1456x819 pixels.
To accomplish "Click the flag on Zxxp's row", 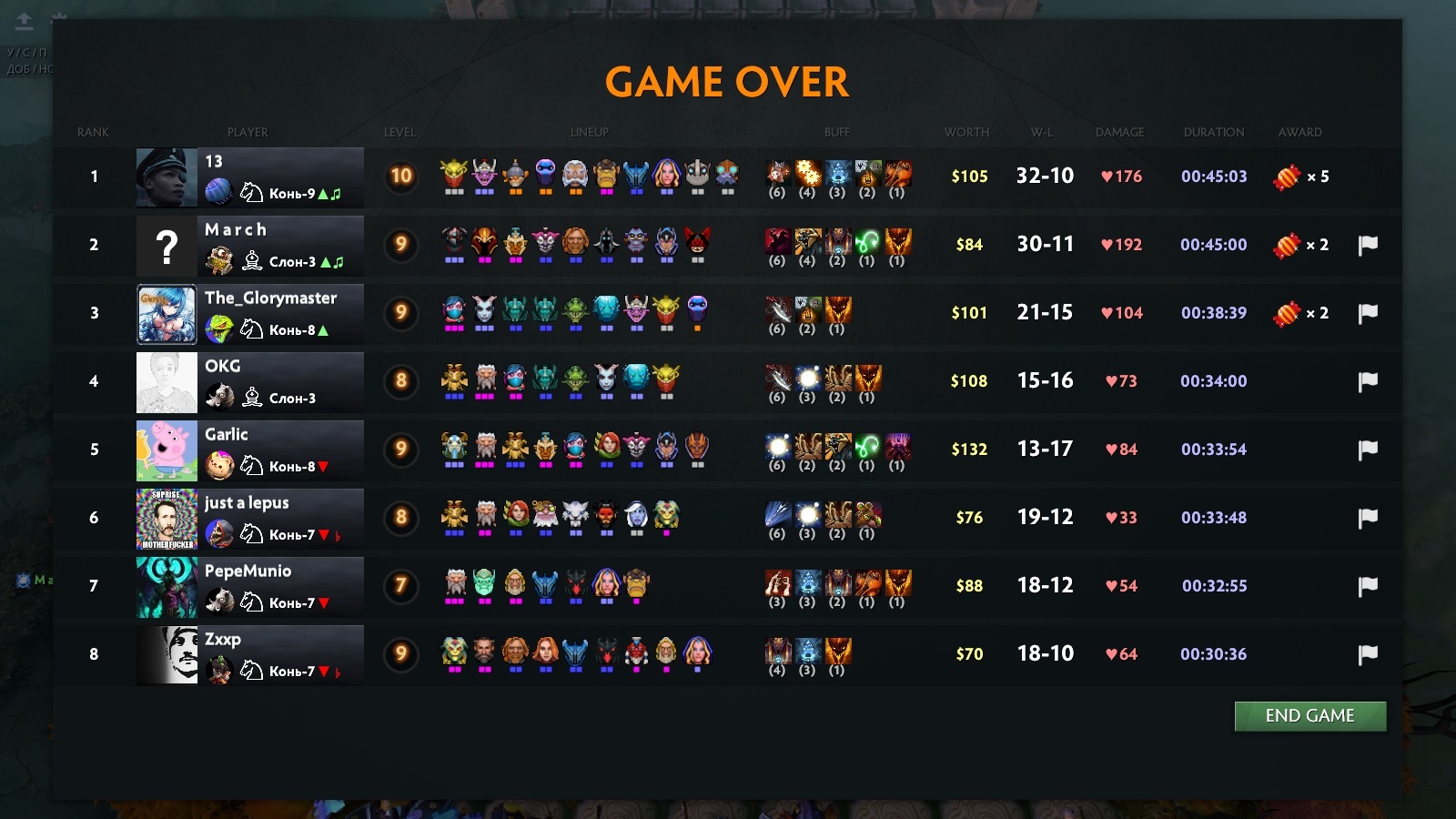I will (x=1368, y=654).
